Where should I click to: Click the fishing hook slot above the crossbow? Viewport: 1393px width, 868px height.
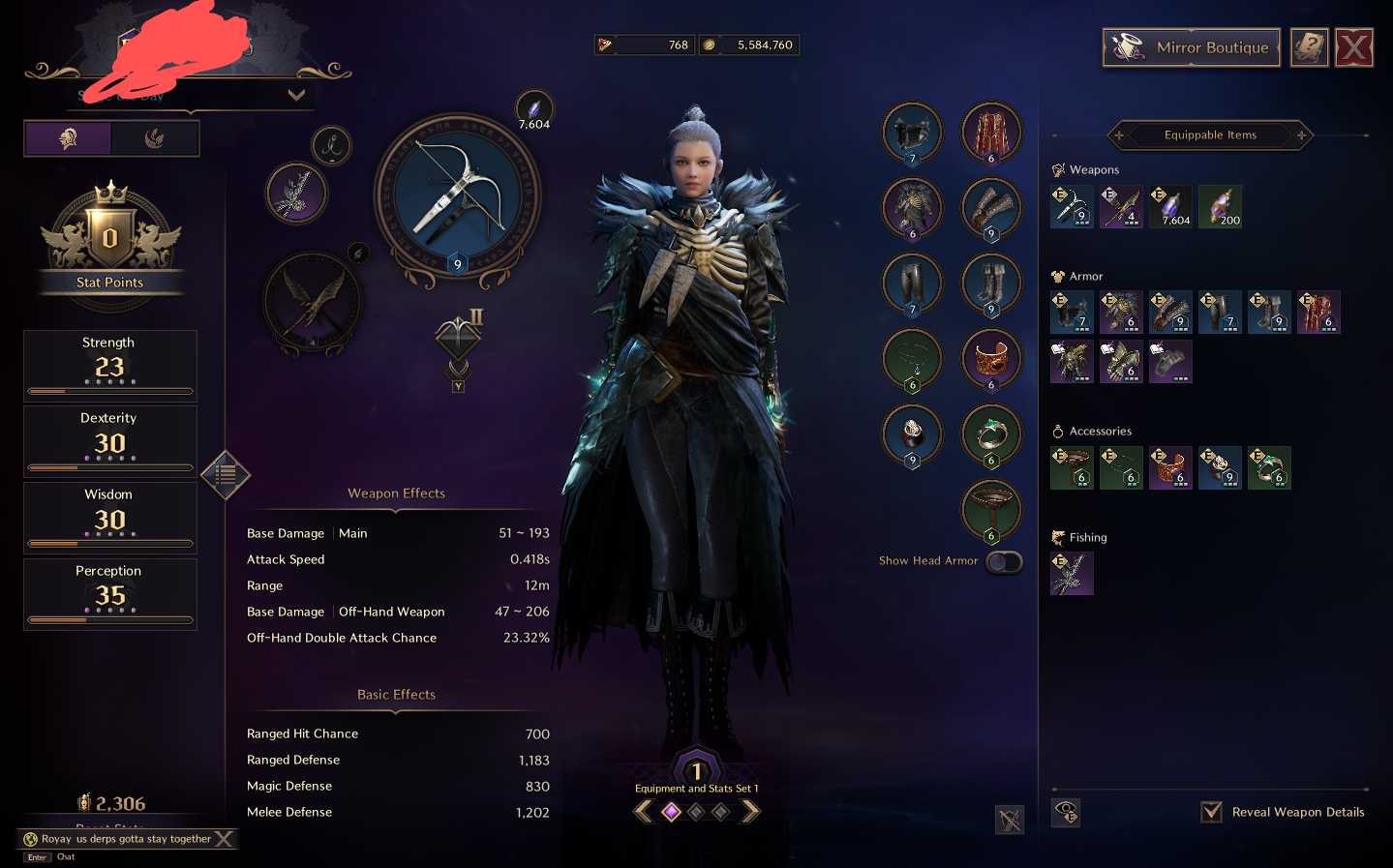click(x=332, y=147)
